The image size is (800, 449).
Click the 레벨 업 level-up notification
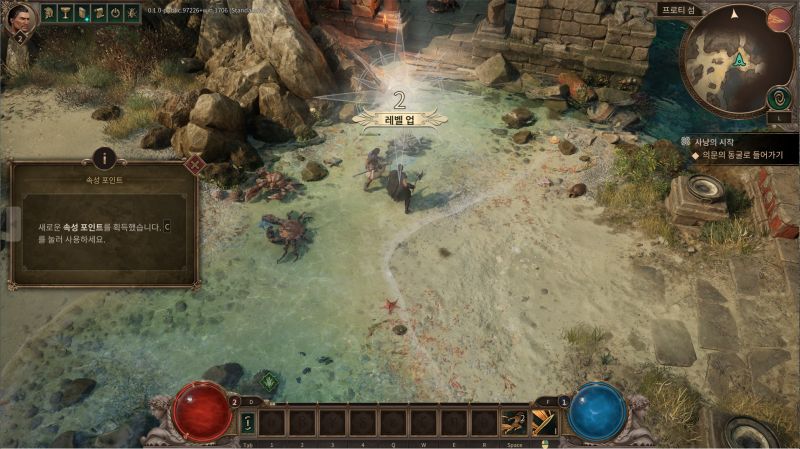[x=400, y=111]
